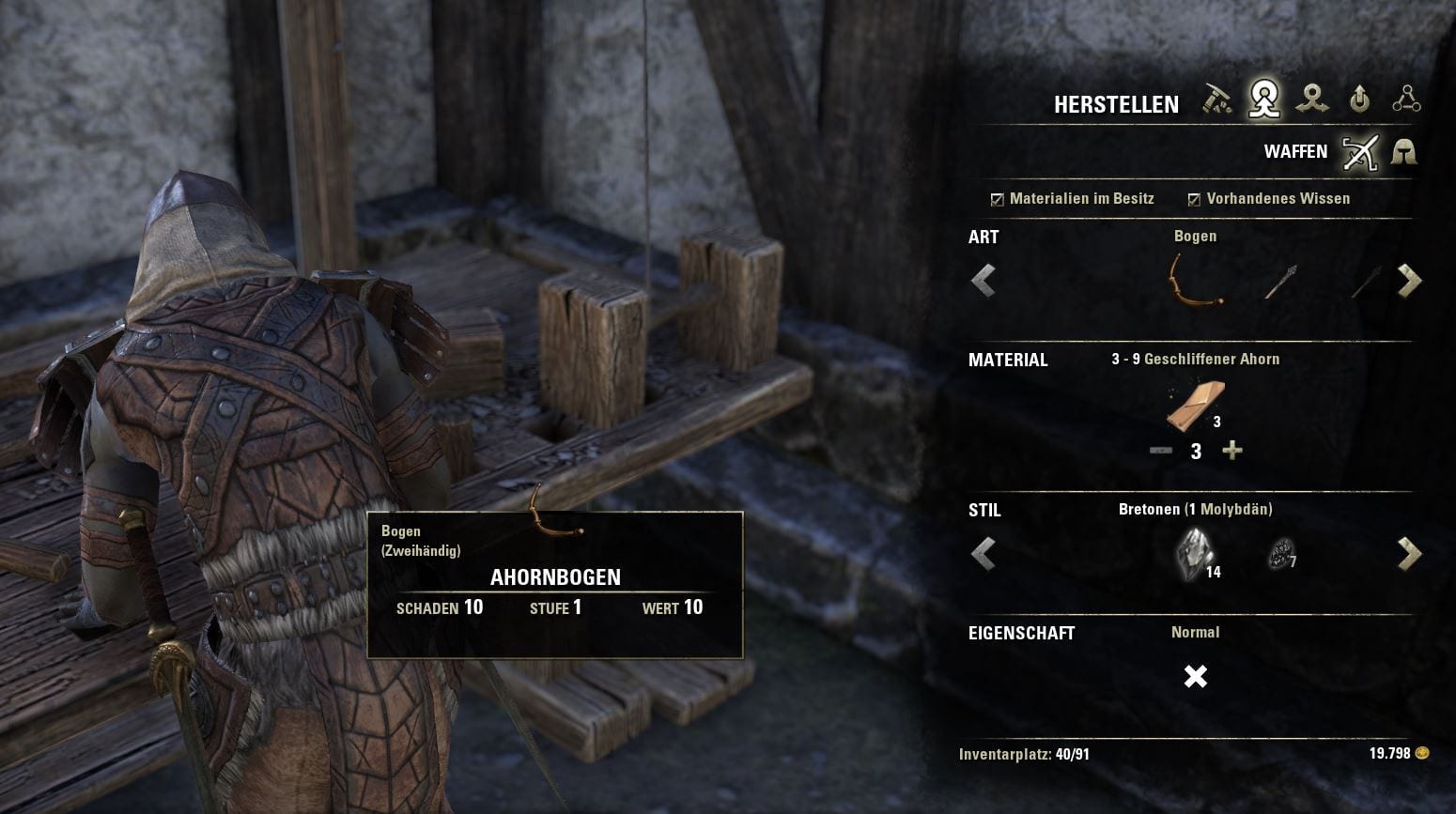Choose the staff icon next to the bow
The image size is (1456, 814).
point(1279,280)
